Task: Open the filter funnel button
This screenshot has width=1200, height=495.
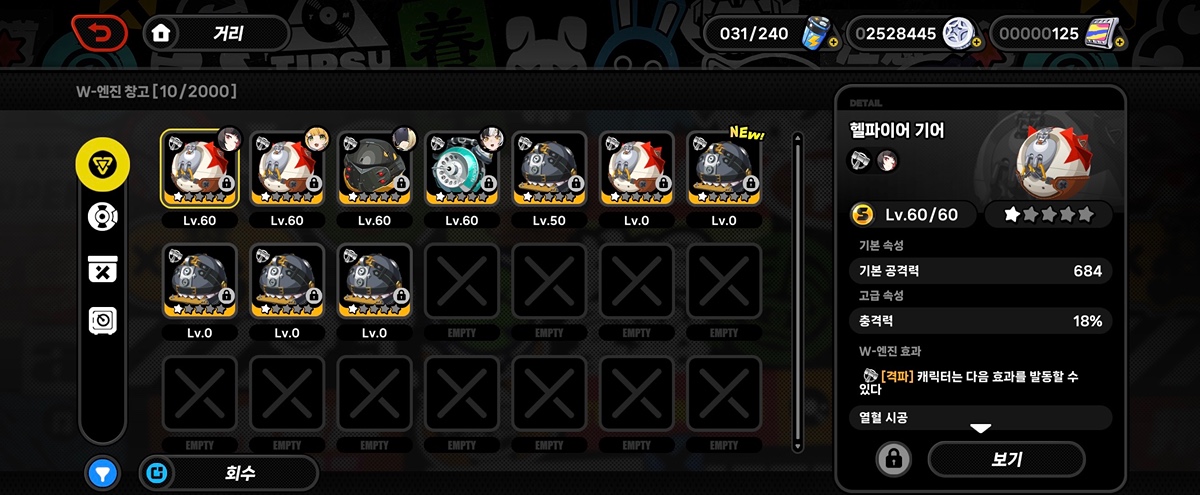Action: [102, 473]
